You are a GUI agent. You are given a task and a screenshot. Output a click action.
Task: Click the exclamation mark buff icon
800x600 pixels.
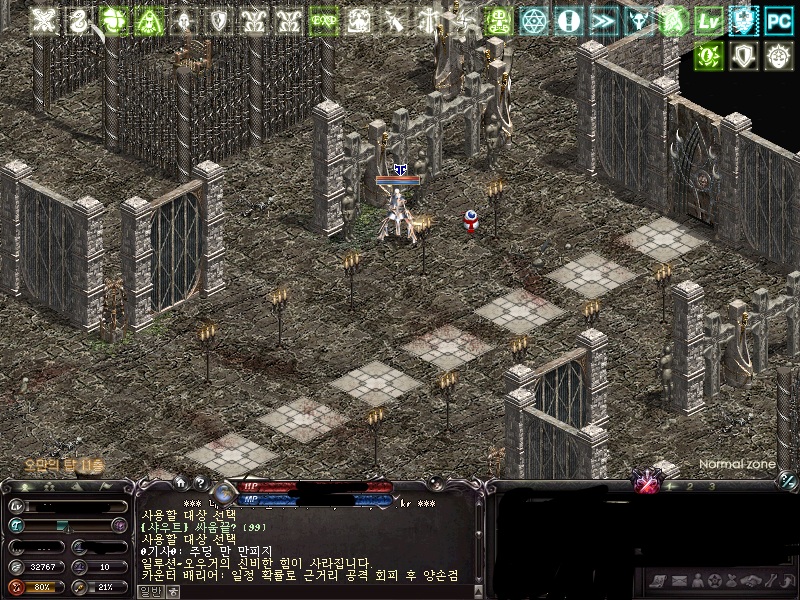[x=569, y=20]
